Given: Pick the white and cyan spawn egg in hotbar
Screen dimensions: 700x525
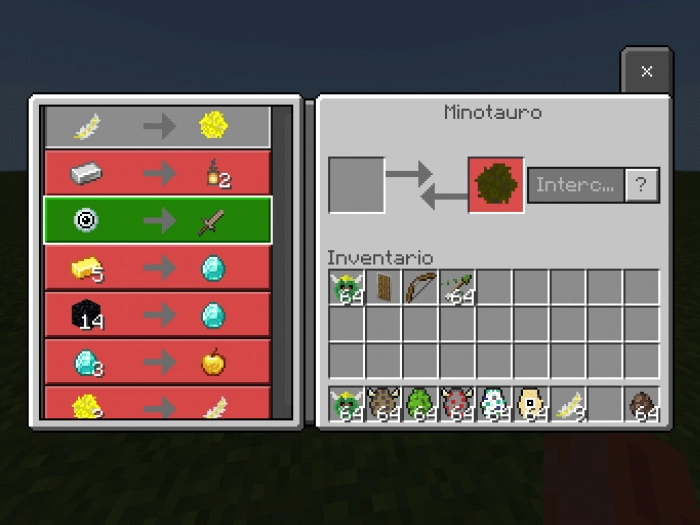Looking at the screenshot, I should [495, 404].
